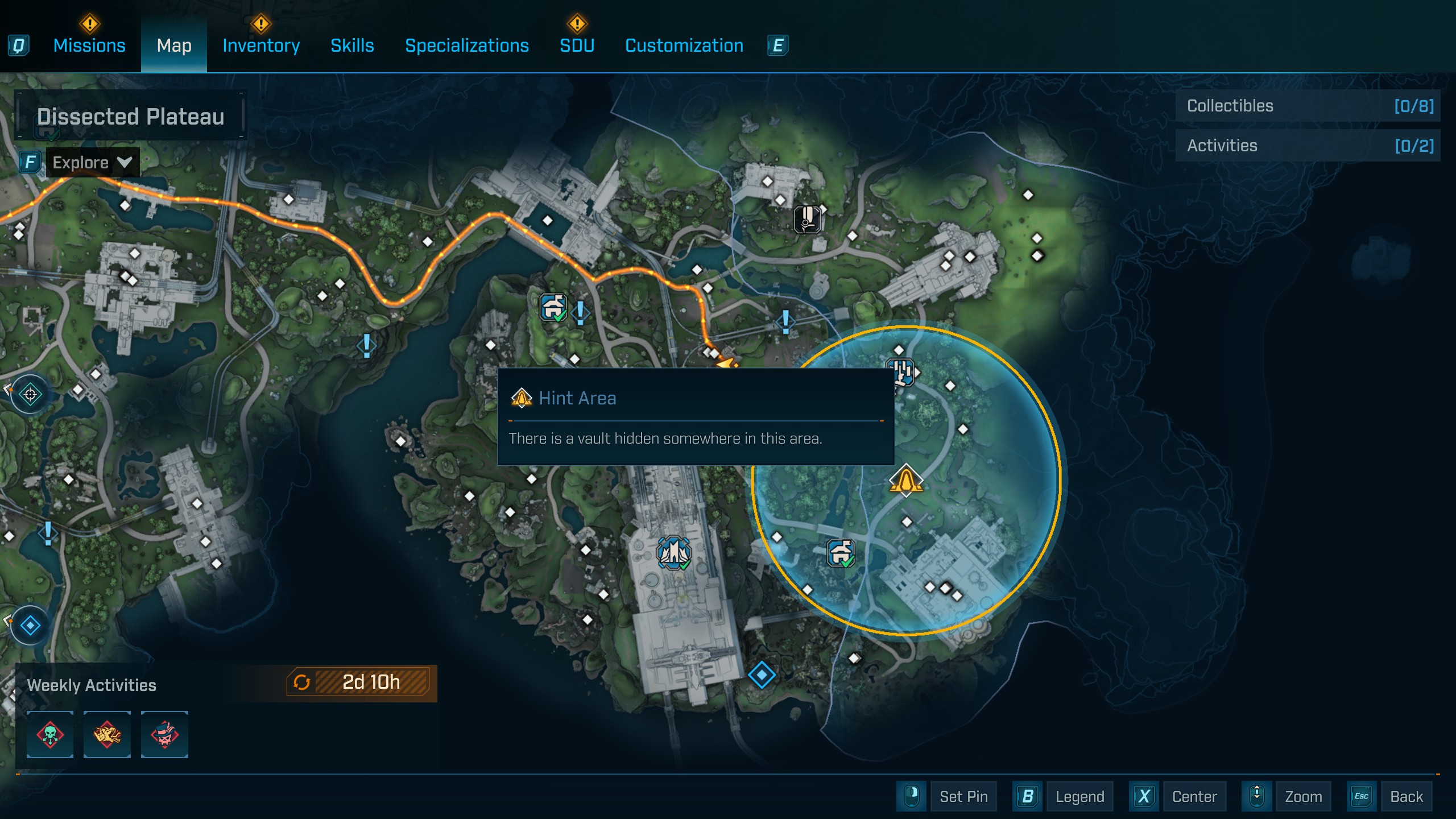Choose the Set Pin option
Screen dimensions: 1456x819
click(x=963, y=796)
